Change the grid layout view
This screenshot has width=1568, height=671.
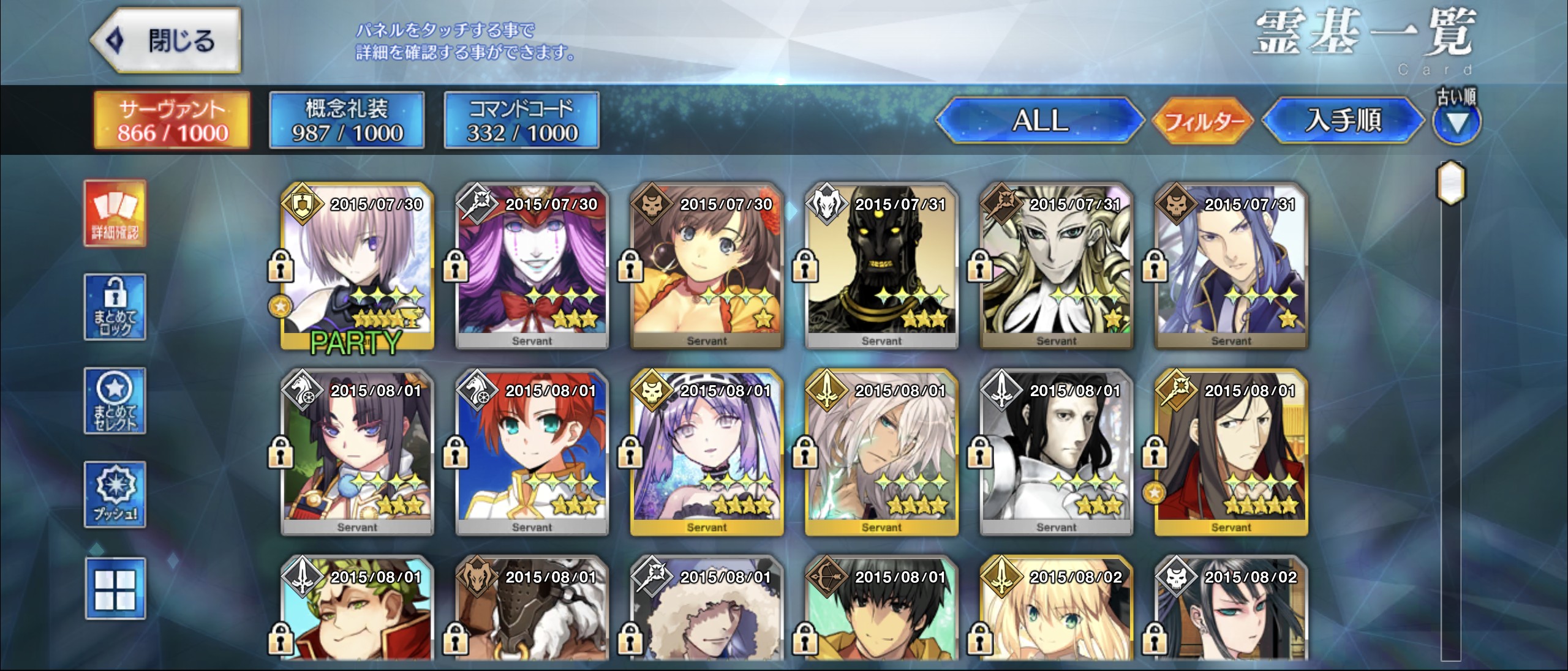115,588
